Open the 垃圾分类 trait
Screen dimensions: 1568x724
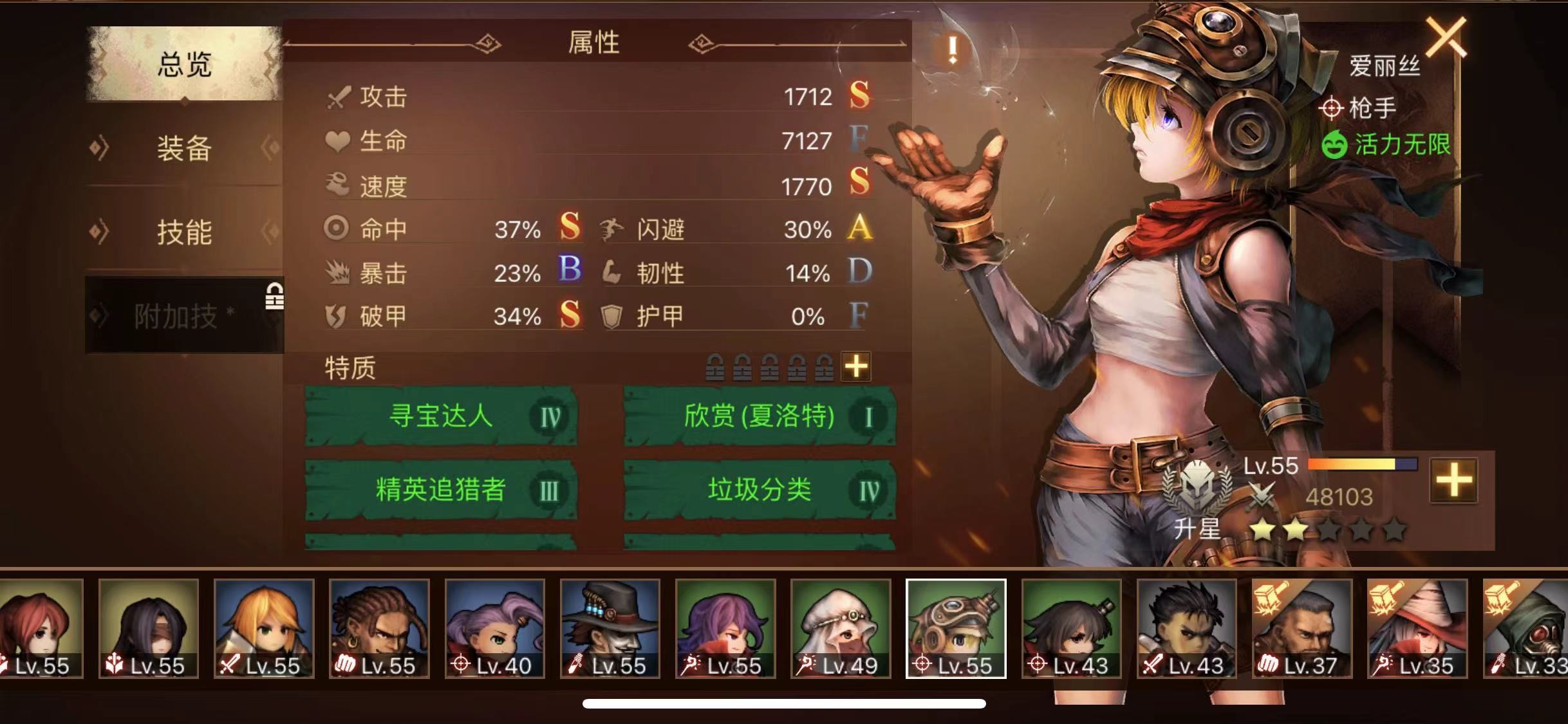coord(760,490)
